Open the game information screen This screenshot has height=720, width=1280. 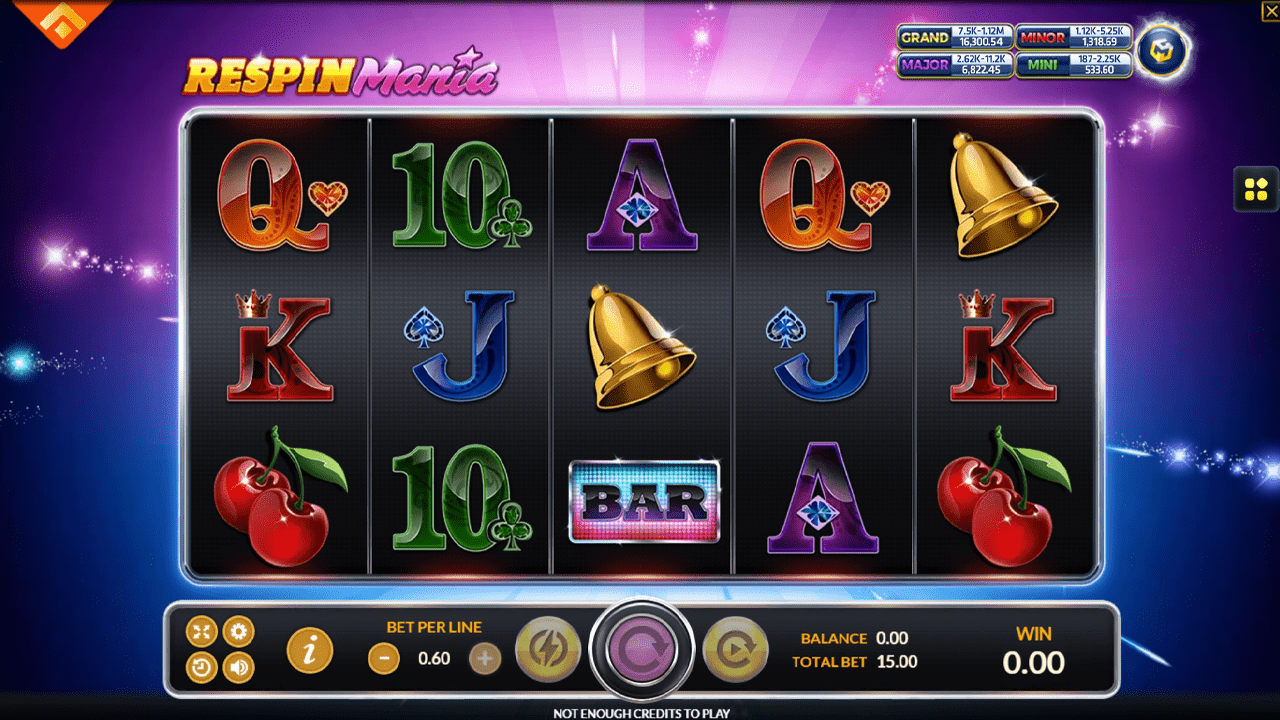click(x=309, y=648)
